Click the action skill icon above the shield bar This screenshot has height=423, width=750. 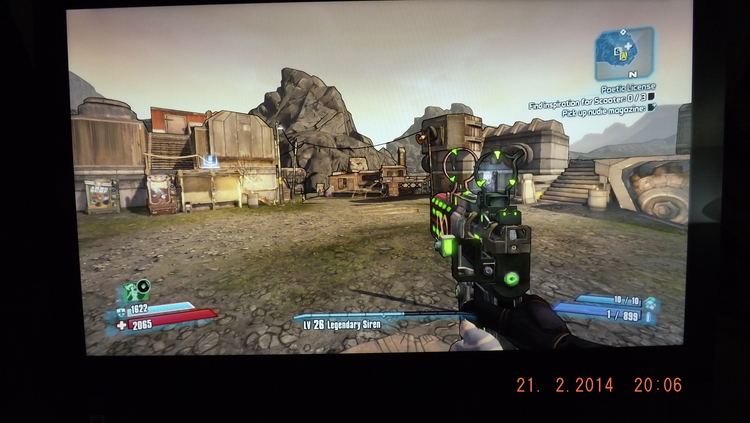136,292
